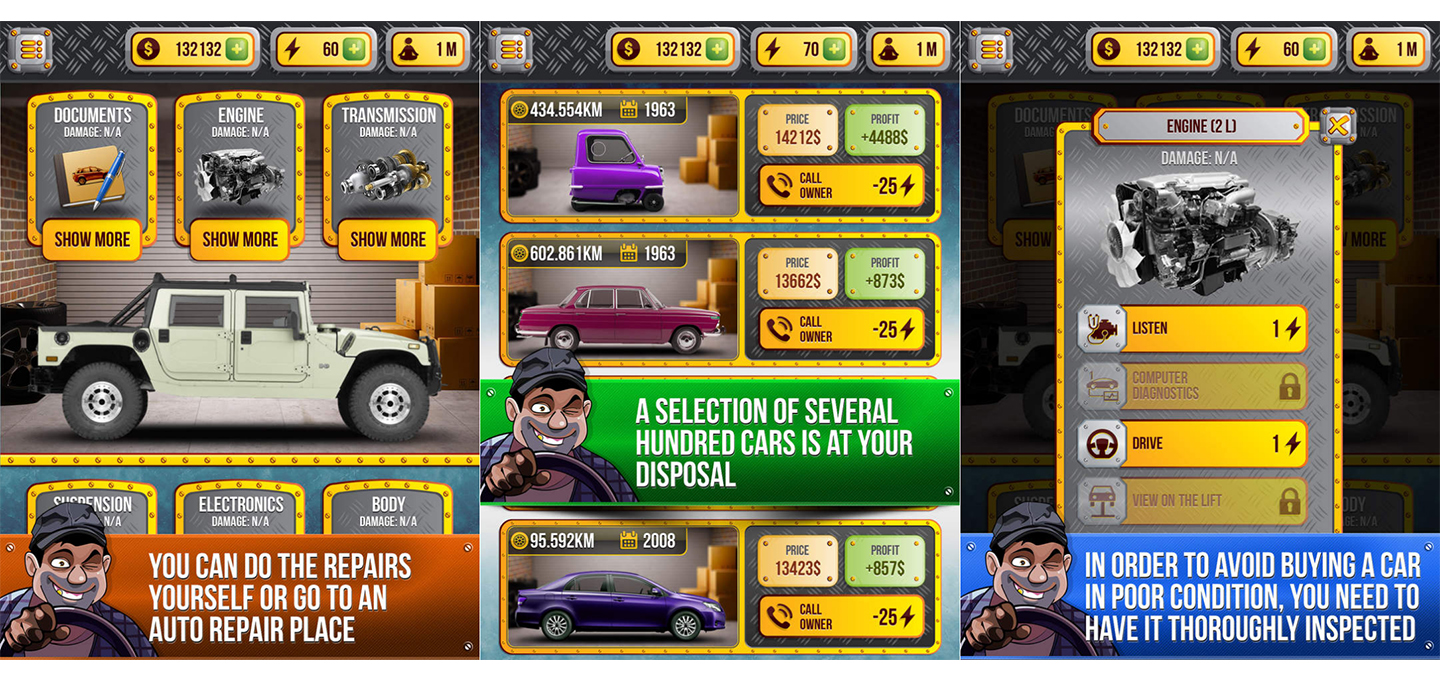Image resolution: width=1440 pixels, height=680 pixels.
Task: Choose Listen to inspect the engine
Action: (1192, 329)
